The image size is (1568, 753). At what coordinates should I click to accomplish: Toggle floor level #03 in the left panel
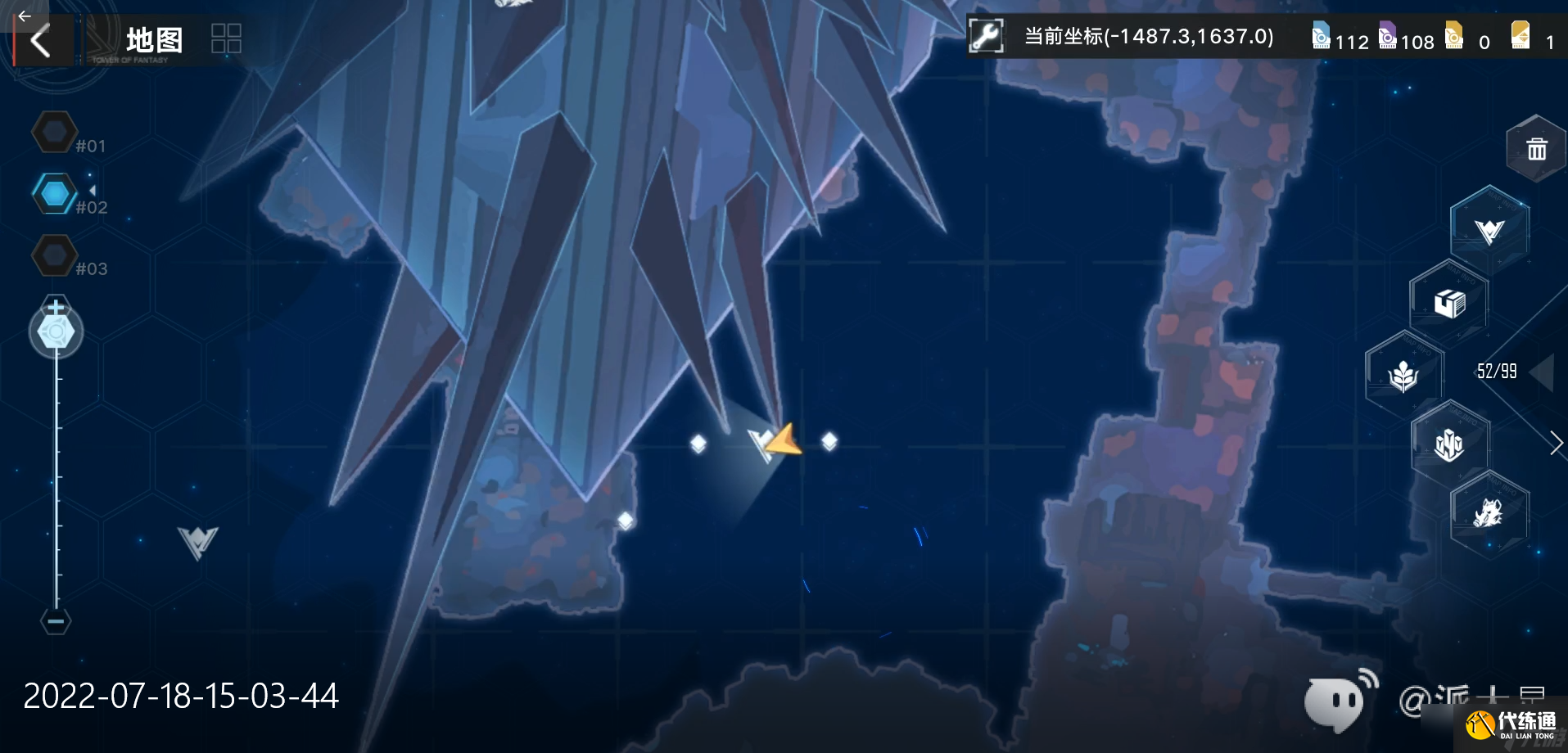54,255
